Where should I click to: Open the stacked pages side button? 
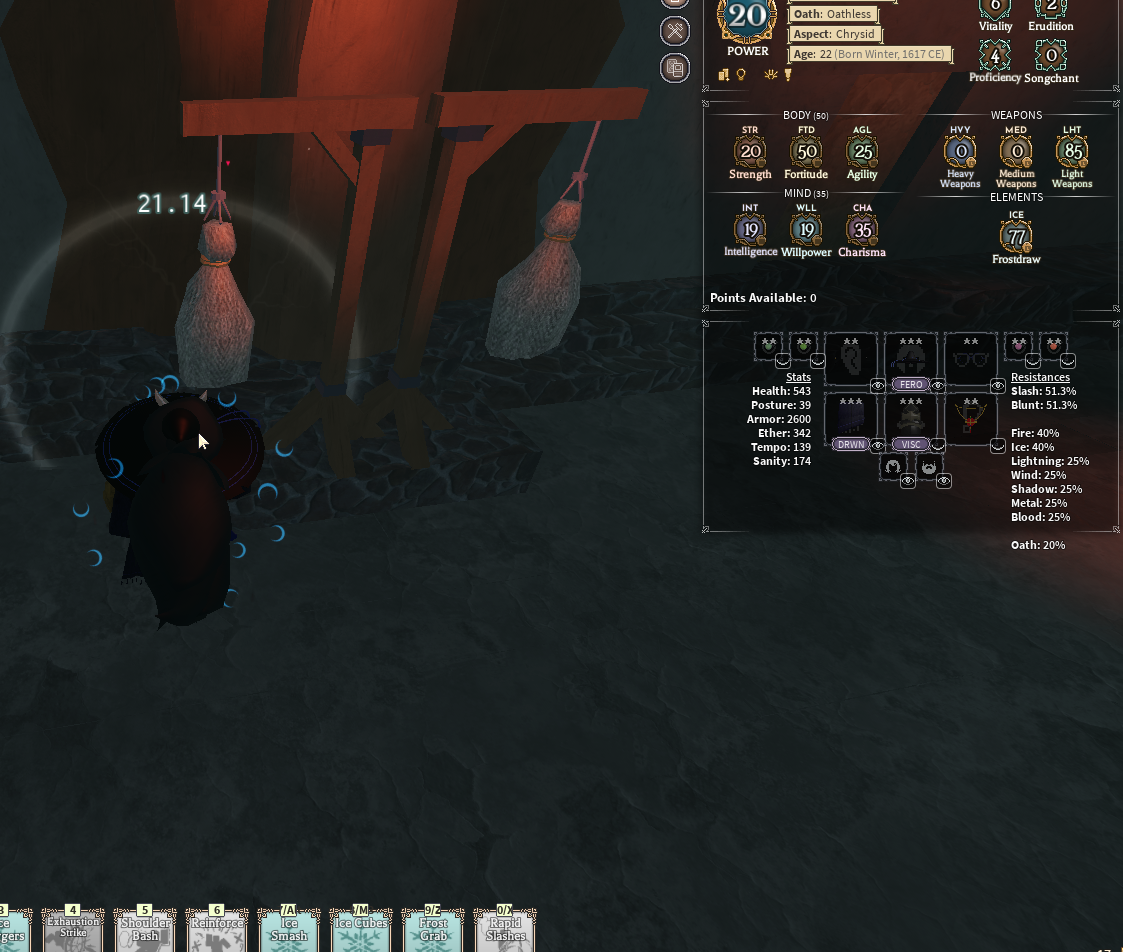(x=675, y=68)
